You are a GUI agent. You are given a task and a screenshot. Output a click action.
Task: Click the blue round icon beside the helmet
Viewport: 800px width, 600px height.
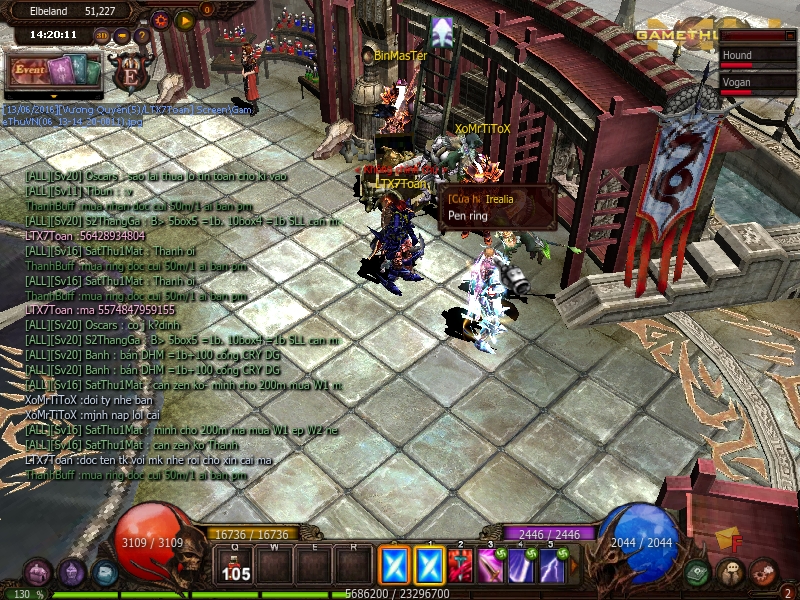point(104,573)
